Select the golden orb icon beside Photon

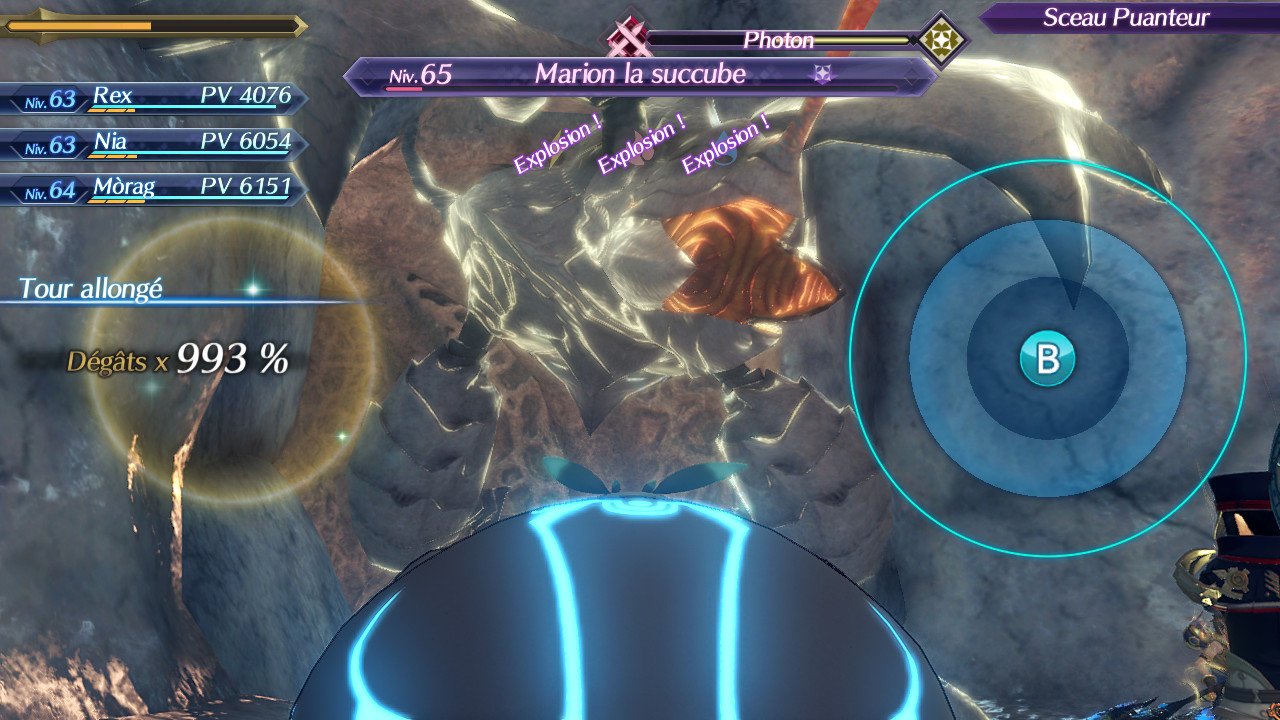pos(942,39)
